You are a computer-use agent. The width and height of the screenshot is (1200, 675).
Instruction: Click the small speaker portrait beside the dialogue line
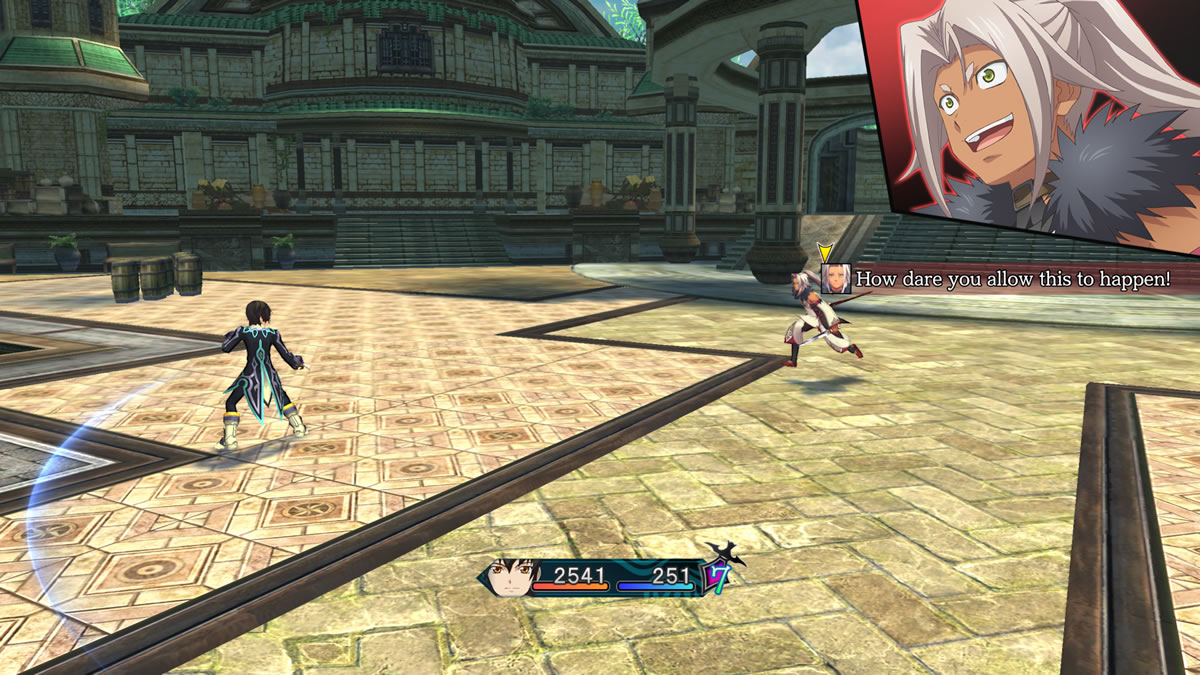[835, 279]
